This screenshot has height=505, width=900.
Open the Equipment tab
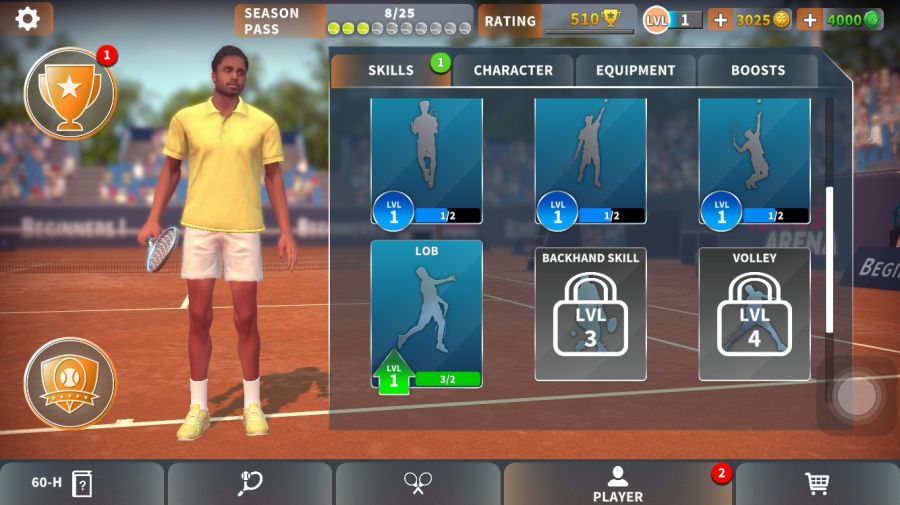pos(635,70)
